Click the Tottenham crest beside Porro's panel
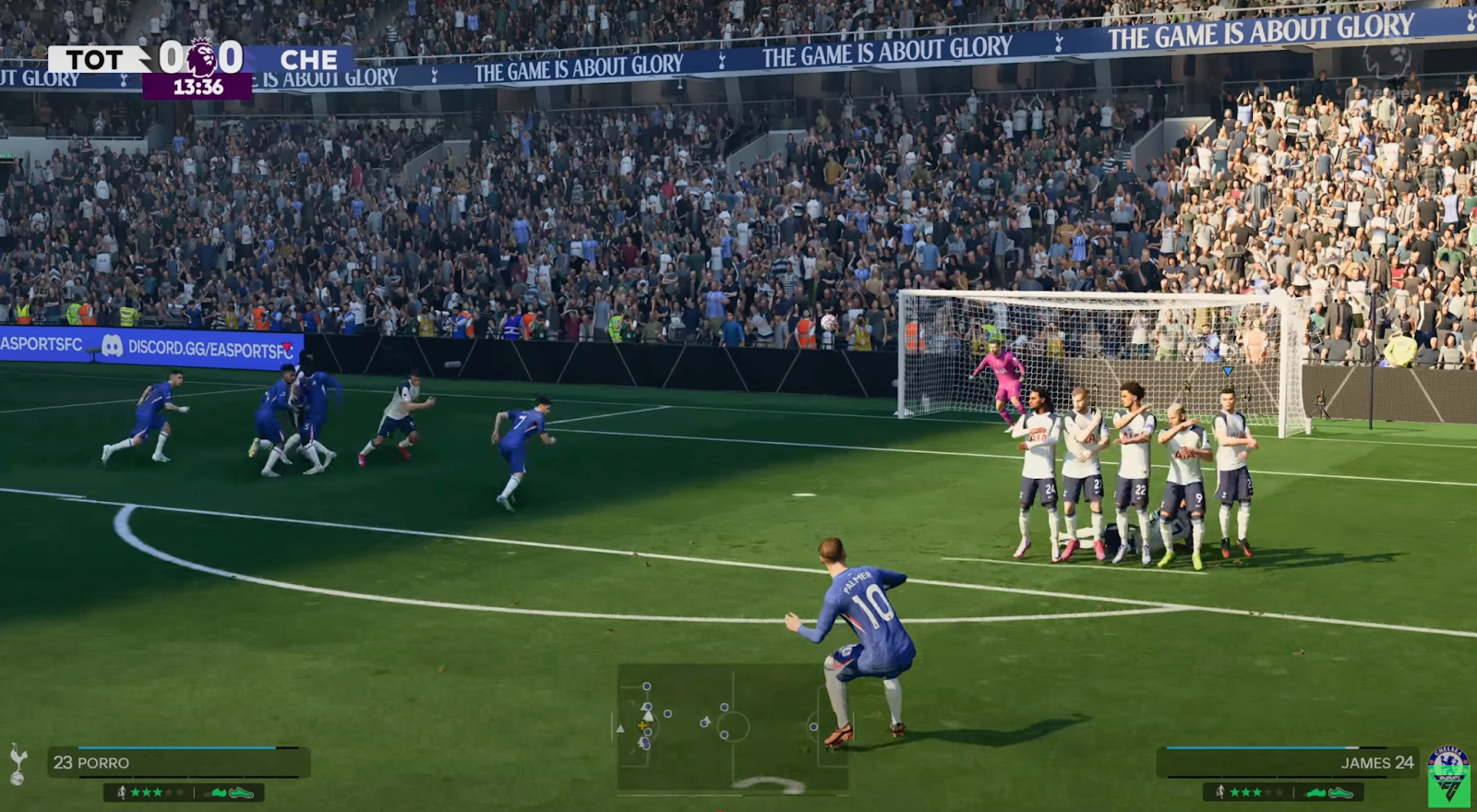1477x812 pixels. tap(18, 764)
